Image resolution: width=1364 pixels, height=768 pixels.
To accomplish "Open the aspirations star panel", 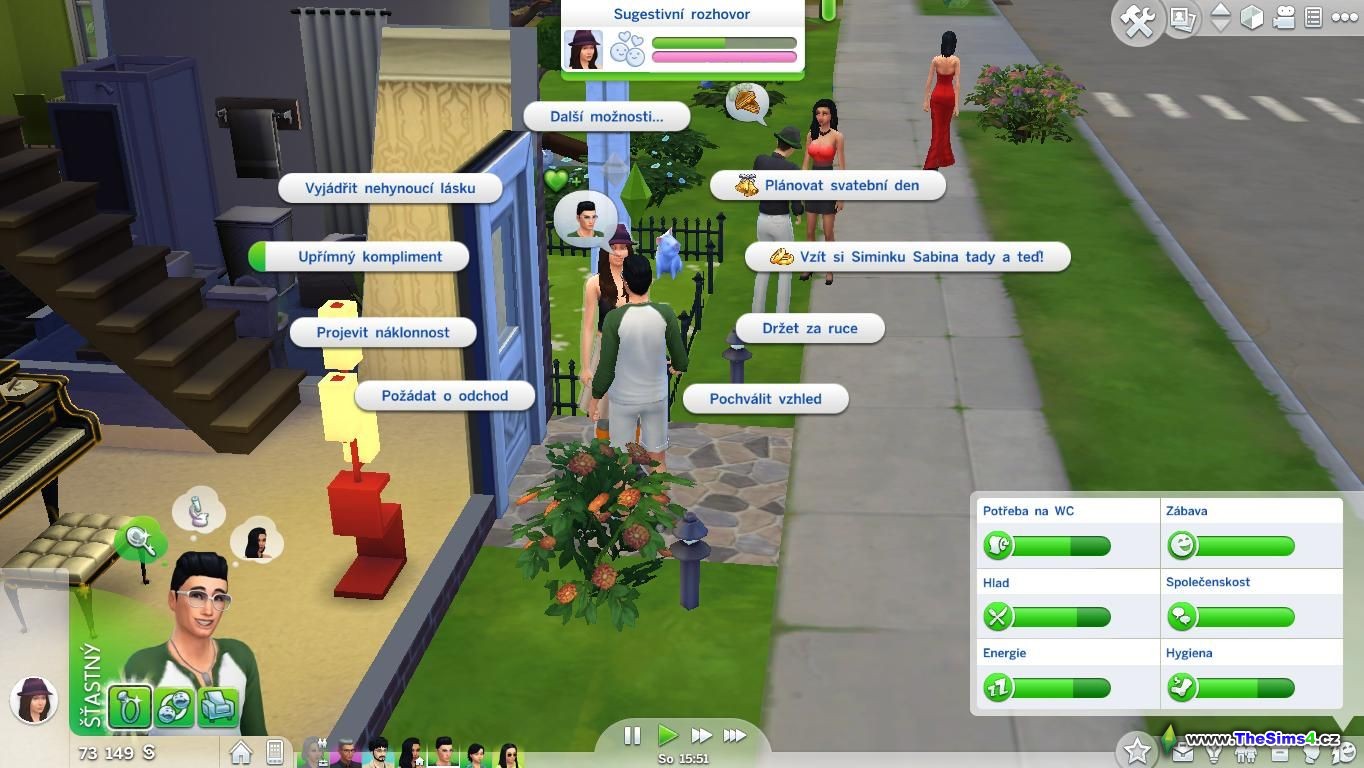I will (x=1136, y=749).
